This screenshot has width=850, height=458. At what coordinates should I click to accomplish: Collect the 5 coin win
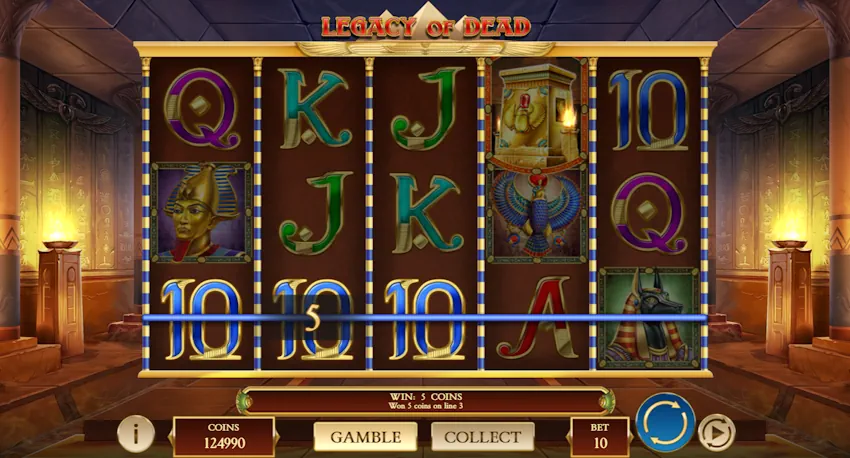coord(482,437)
